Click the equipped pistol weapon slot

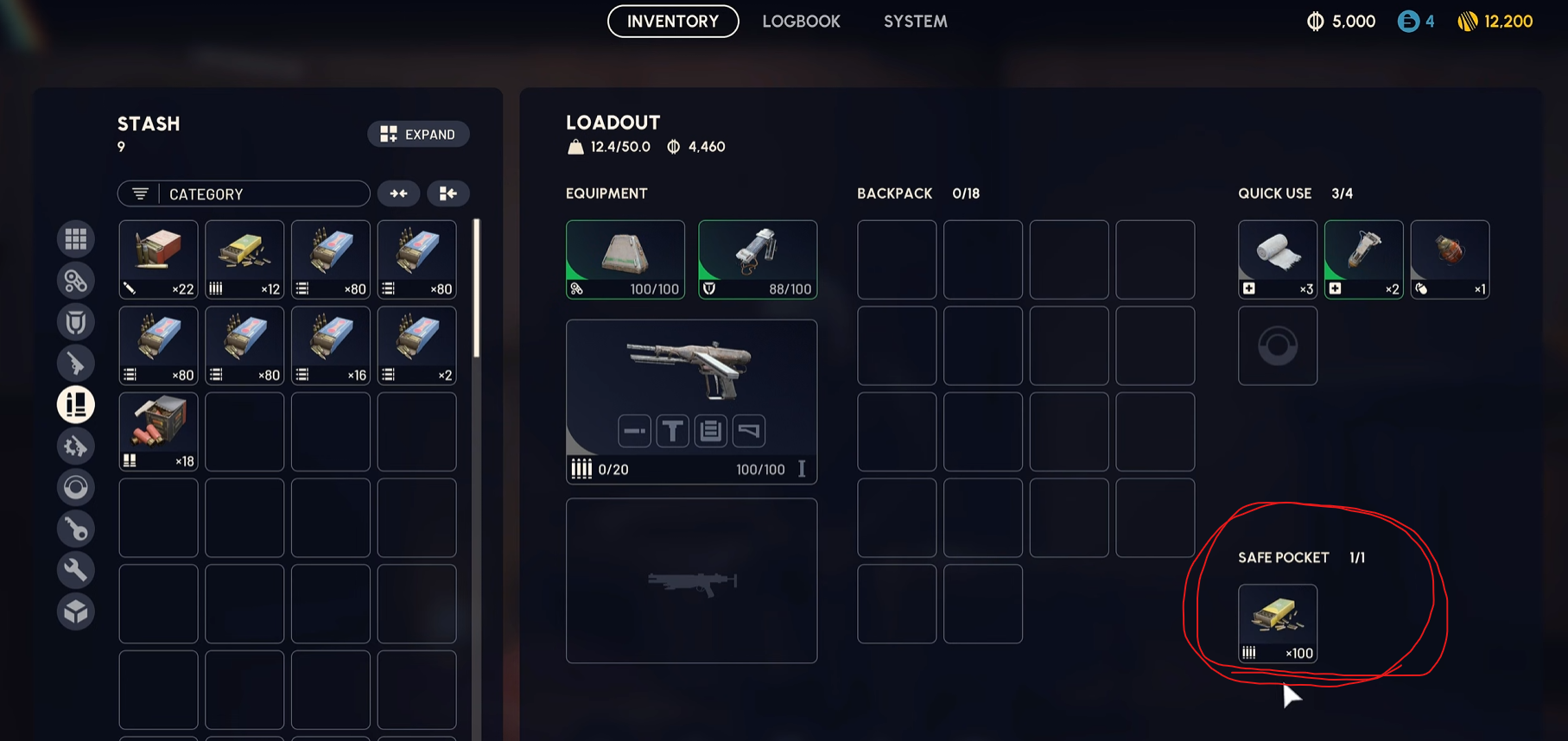pos(691,401)
